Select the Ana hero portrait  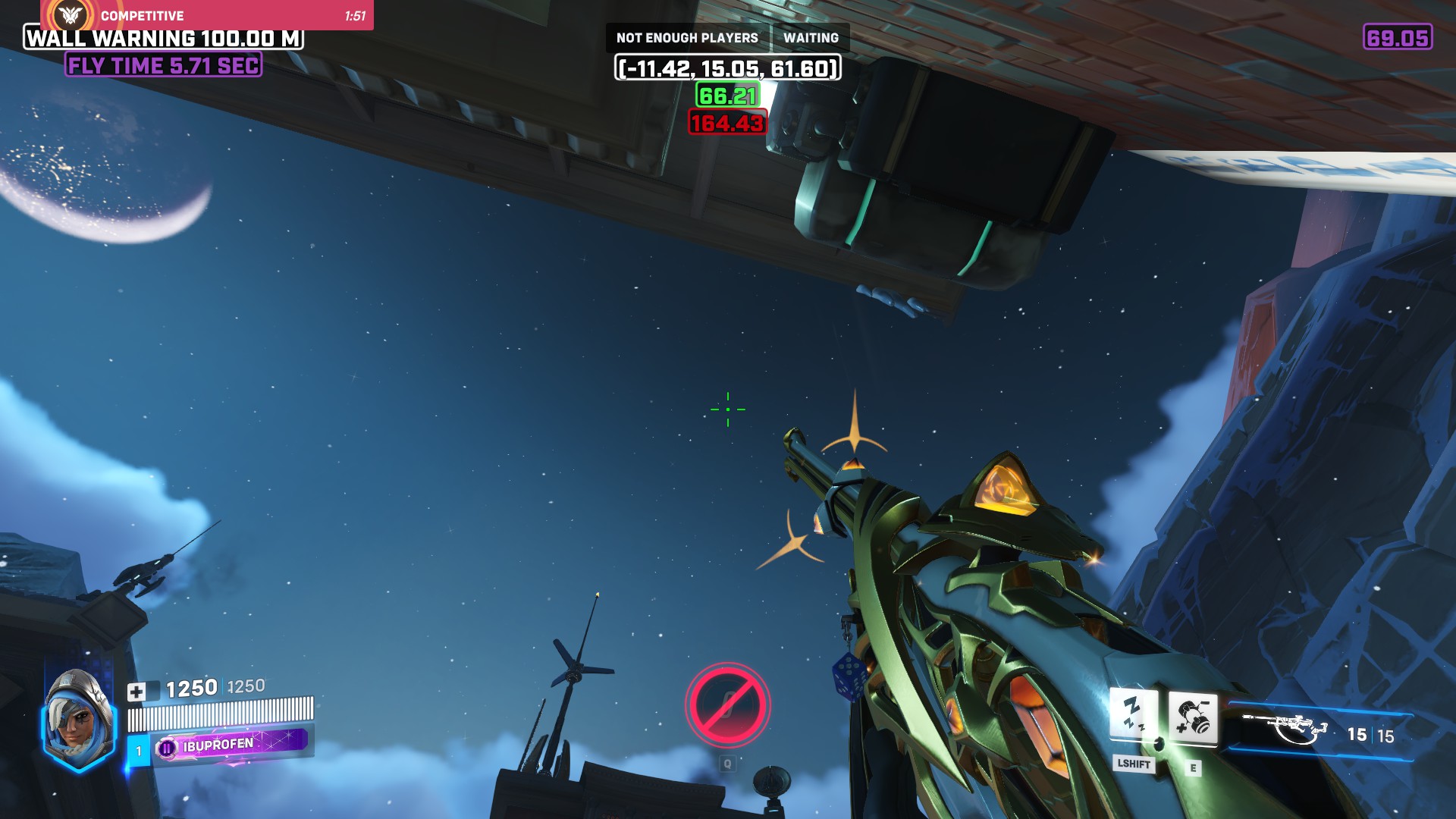tap(78, 719)
